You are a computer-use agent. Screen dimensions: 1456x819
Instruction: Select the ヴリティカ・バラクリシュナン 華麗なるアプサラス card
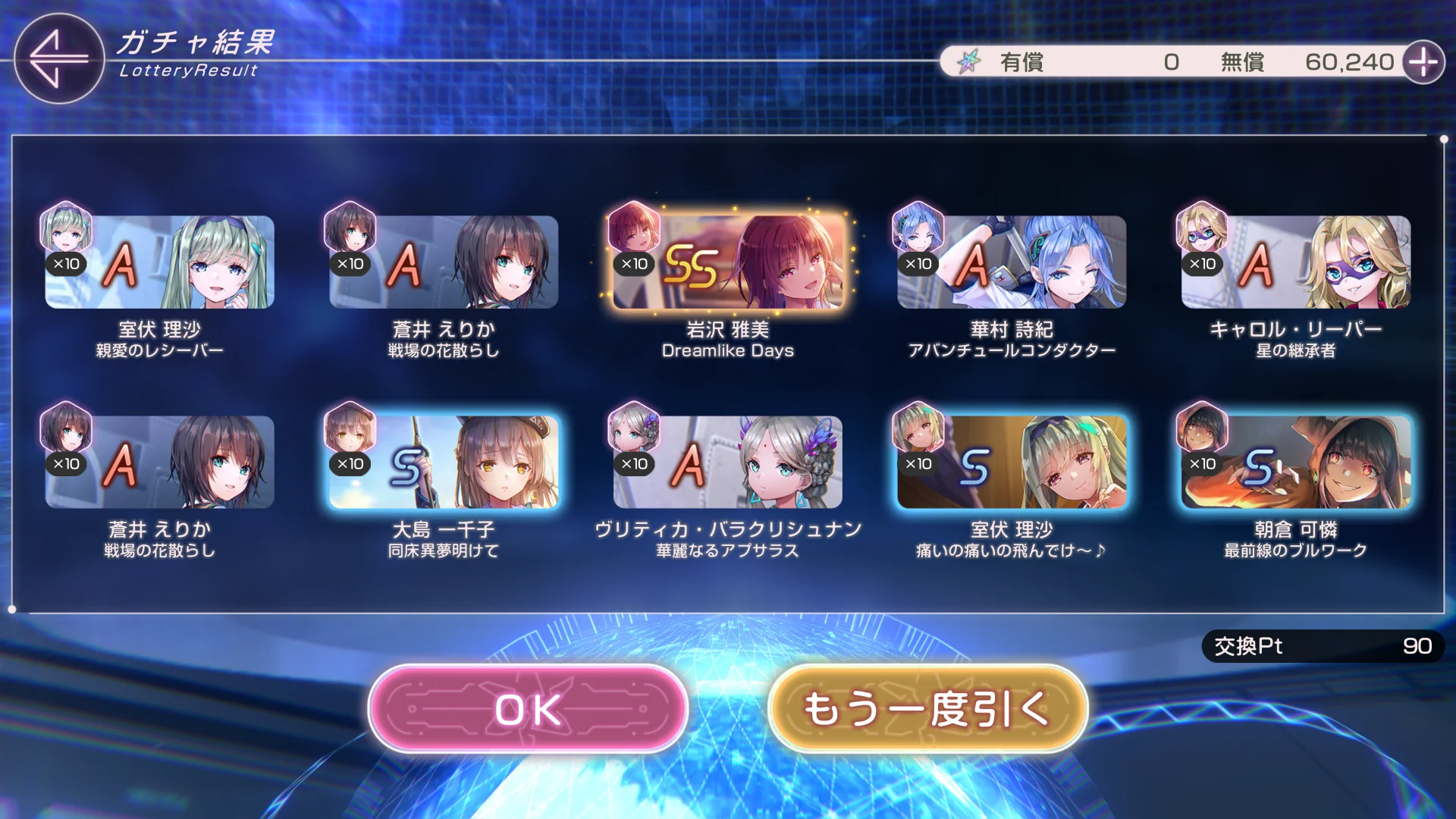727,463
